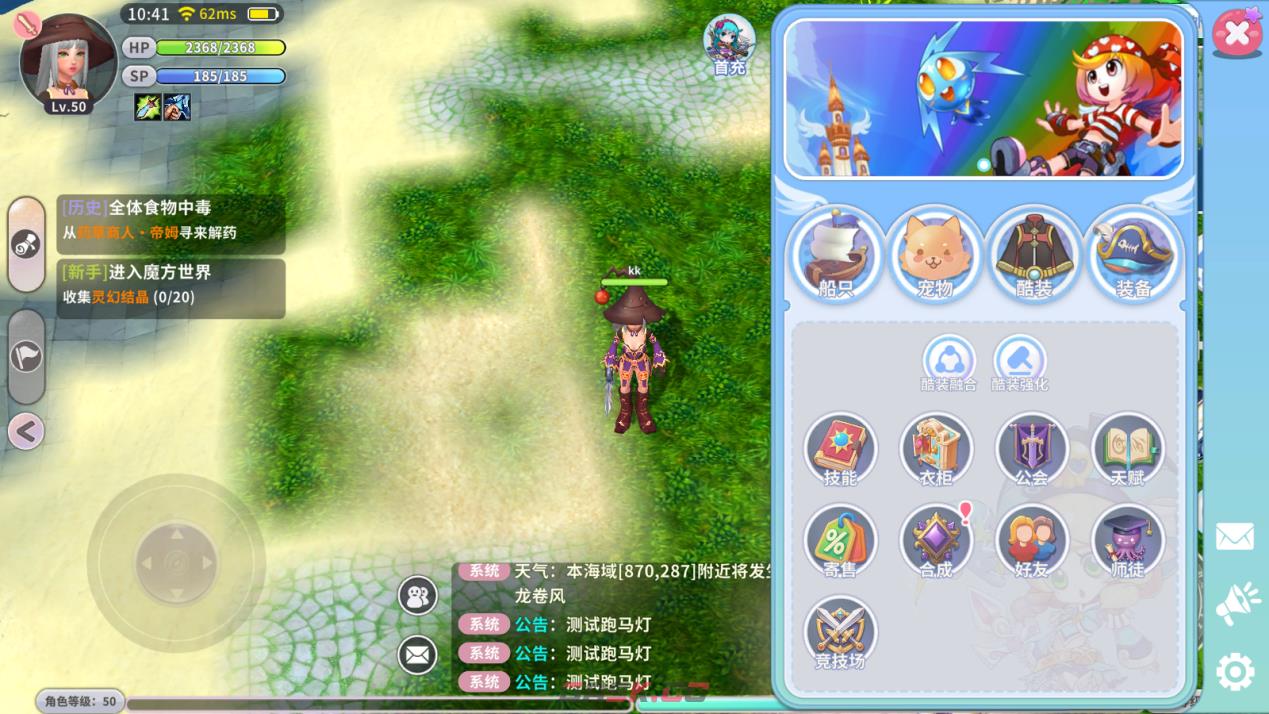Open the 酷装 costume menu
The width and height of the screenshot is (1269, 714).
[1034, 254]
